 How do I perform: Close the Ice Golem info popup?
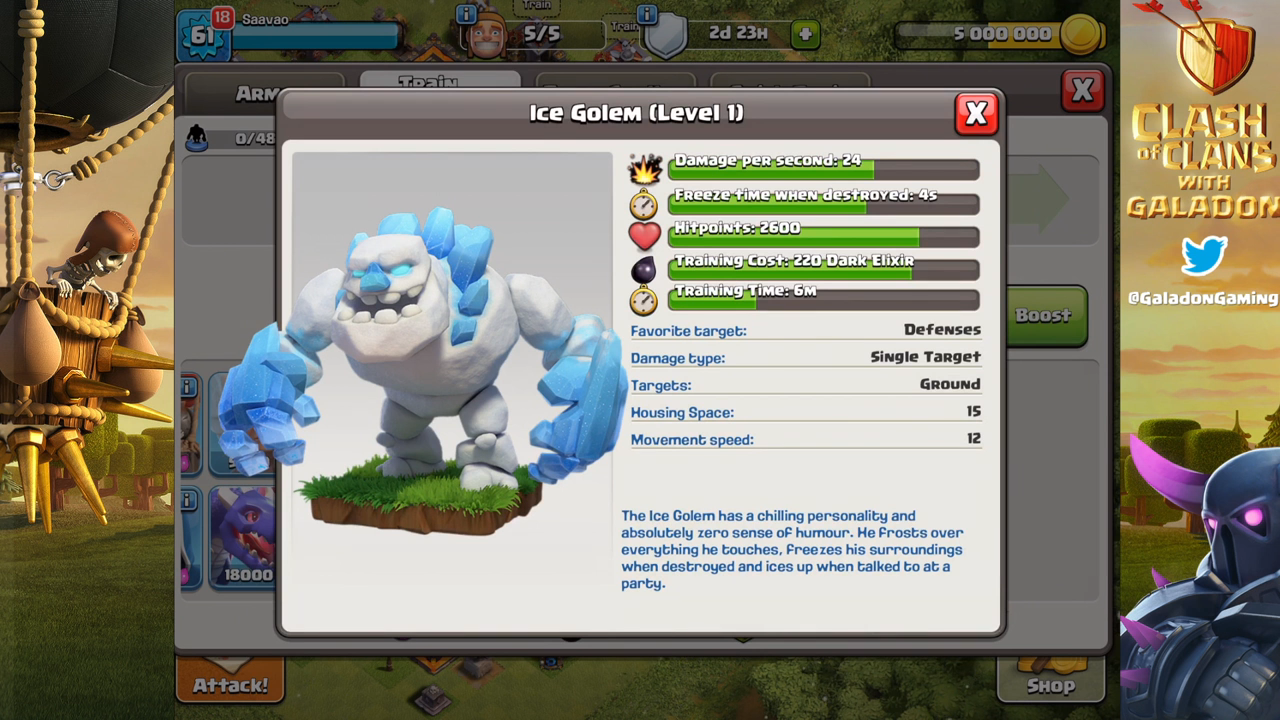(976, 114)
